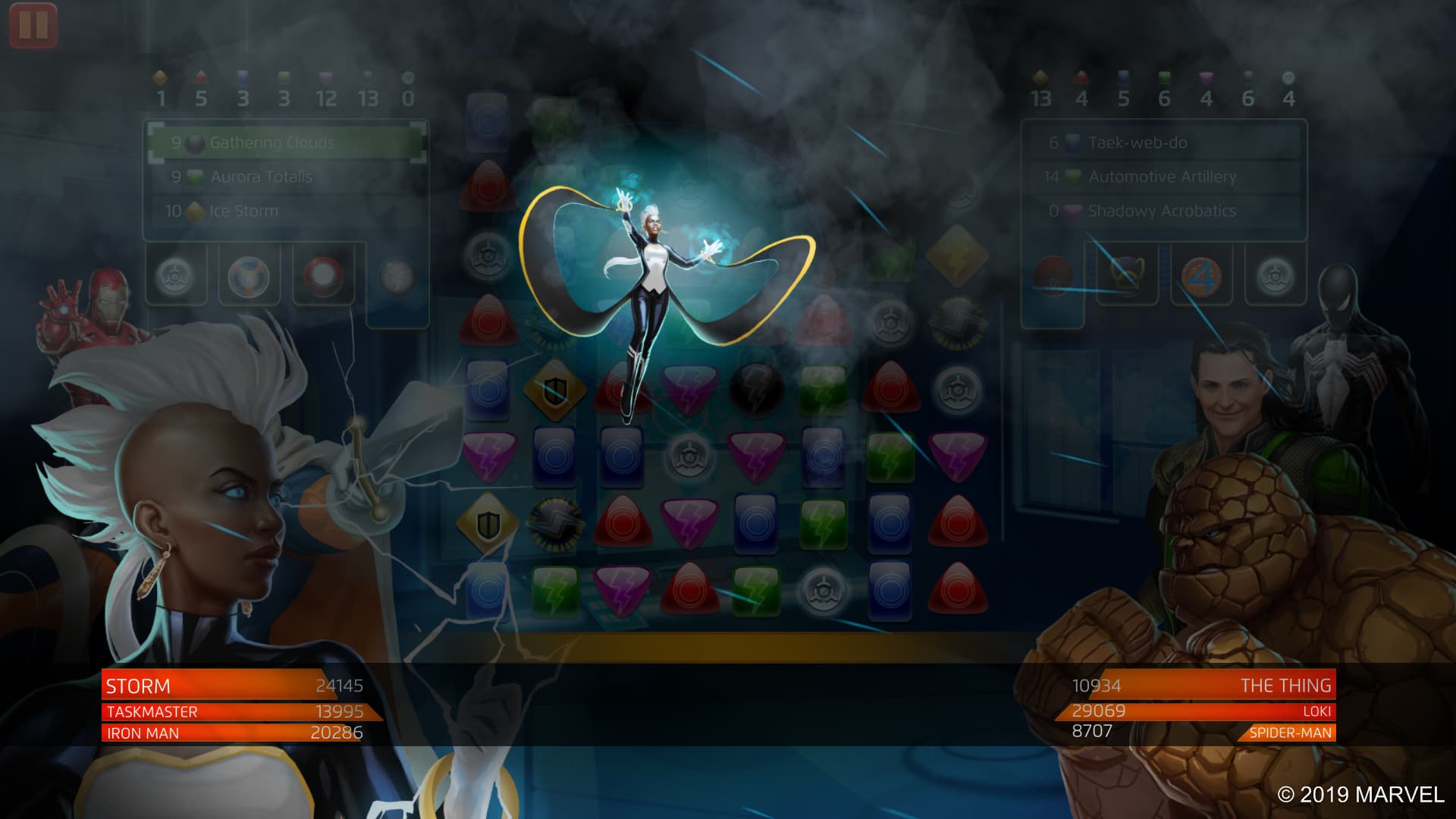Image resolution: width=1456 pixels, height=819 pixels.
Task: Select the Gathering Clouds ability
Action: [x=286, y=143]
